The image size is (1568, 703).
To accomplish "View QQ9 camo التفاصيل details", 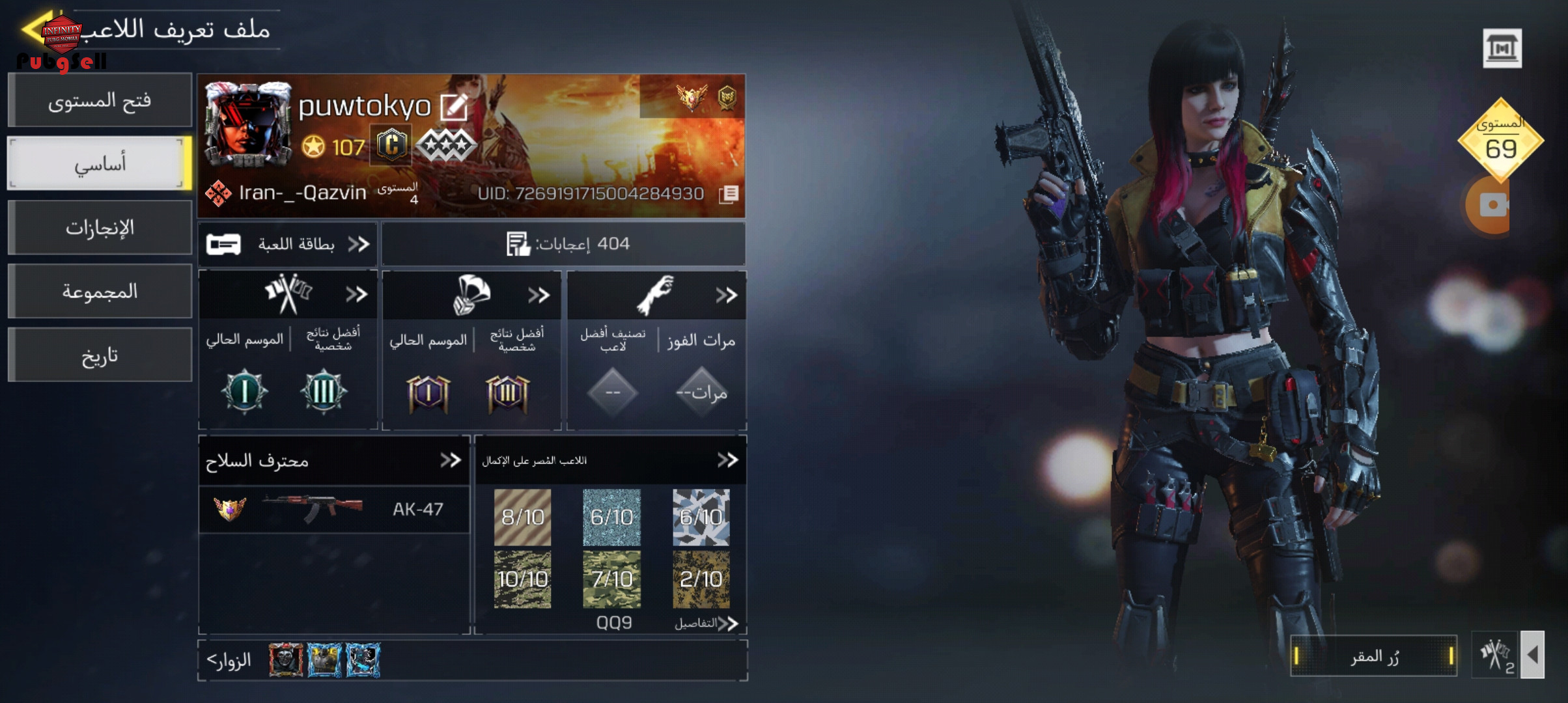I will (706, 623).
